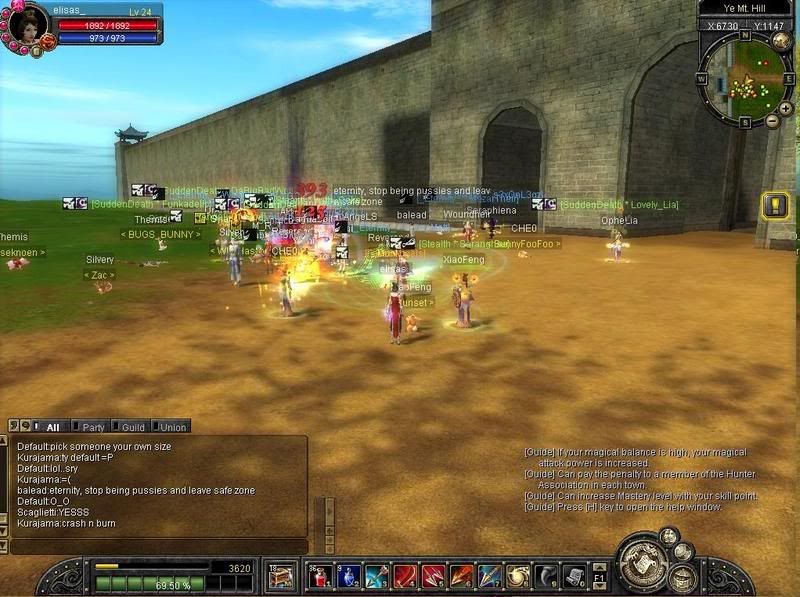Open the treasure chest slot beside the hotbar
The height and width of the screenshot is (597, 800).
tap(280, 576)
